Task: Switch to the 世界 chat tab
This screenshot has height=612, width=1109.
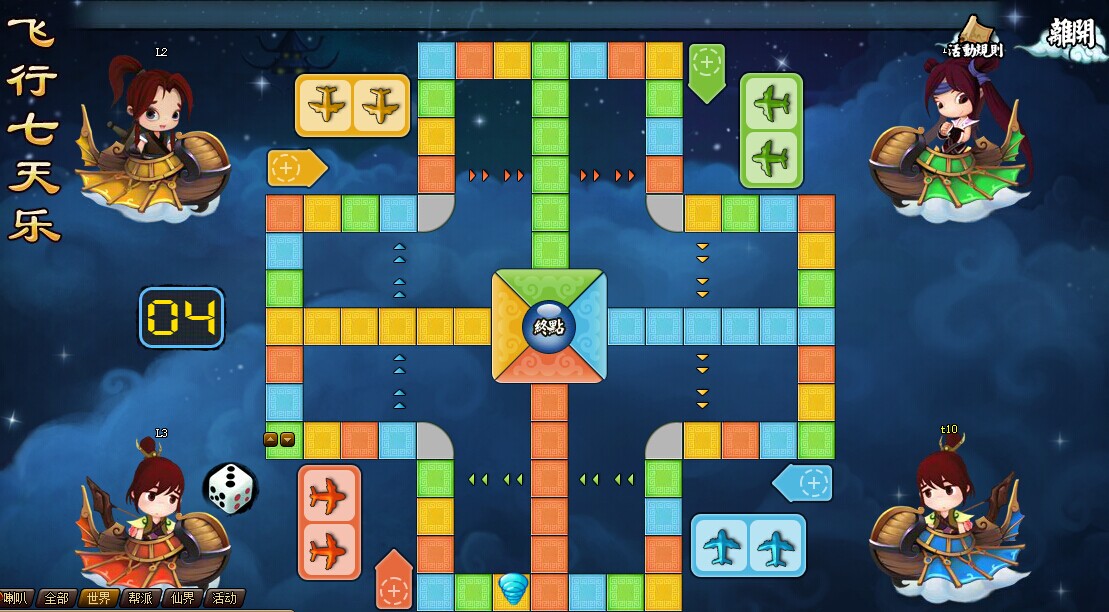Action: 98,598
